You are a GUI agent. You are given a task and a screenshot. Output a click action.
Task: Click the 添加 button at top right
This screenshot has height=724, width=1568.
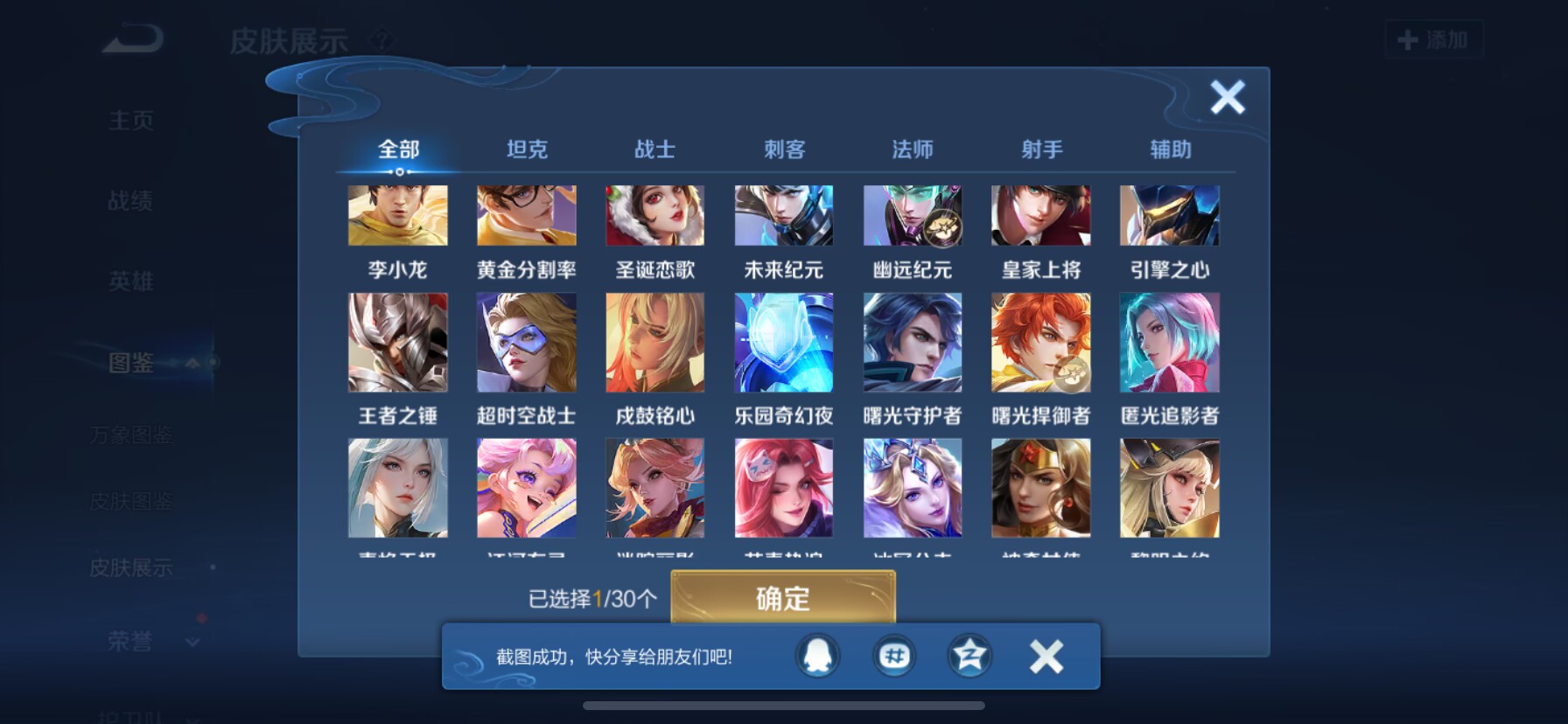[x=1434, y=38]
